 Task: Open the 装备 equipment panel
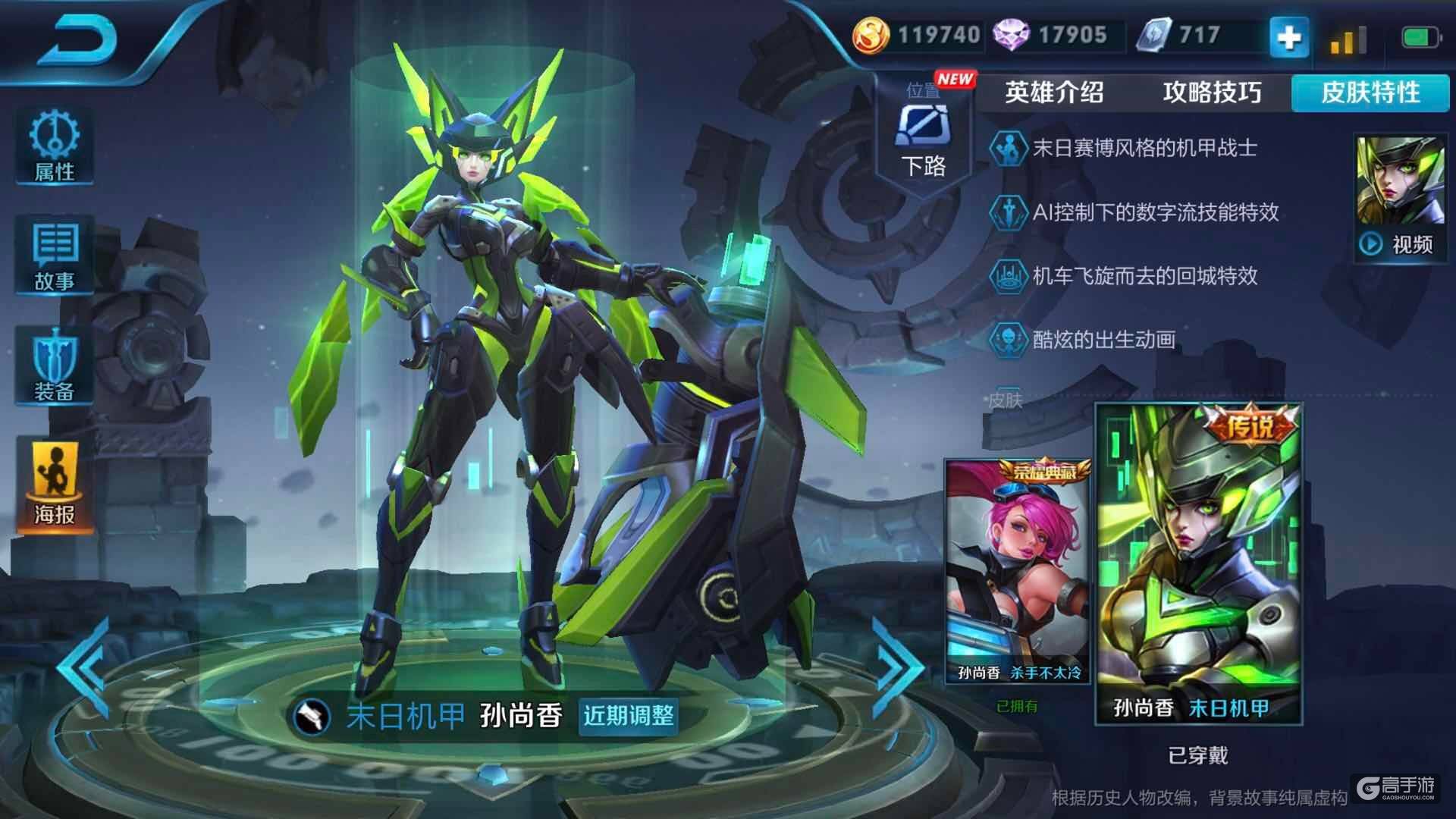[x=55, y=367]
